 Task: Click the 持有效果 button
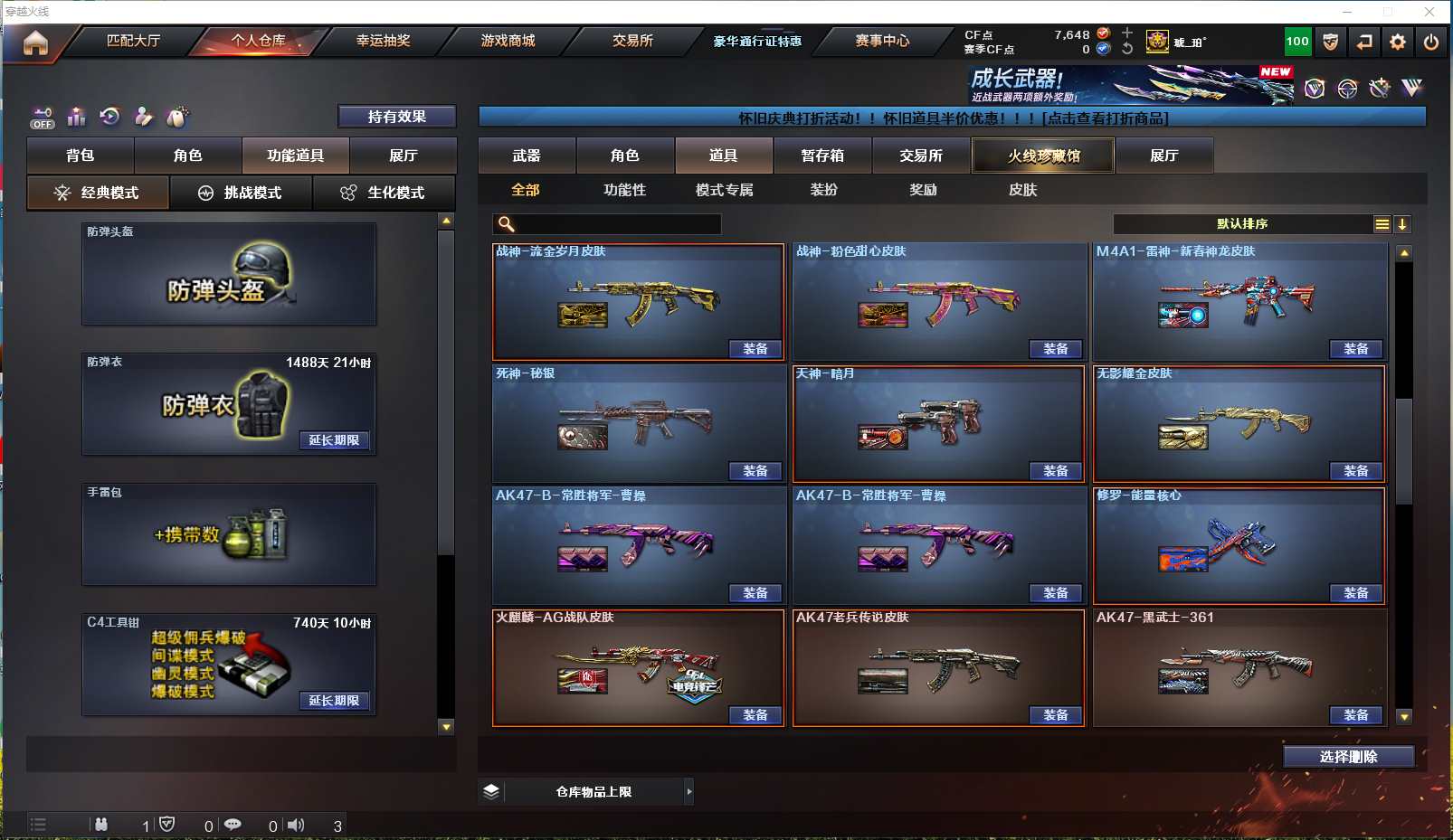coord(396,117)
